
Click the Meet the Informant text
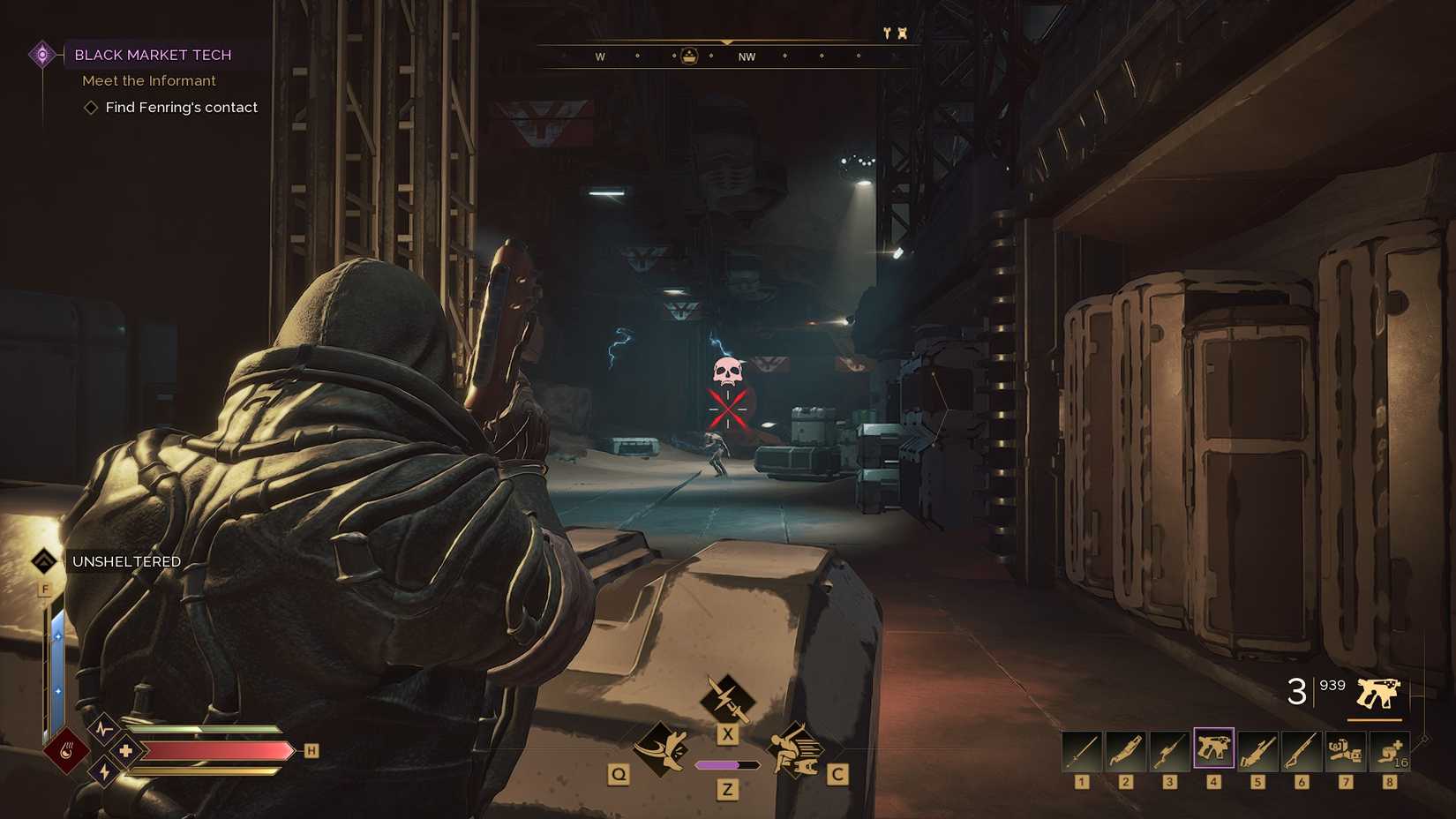coord(148,80)
